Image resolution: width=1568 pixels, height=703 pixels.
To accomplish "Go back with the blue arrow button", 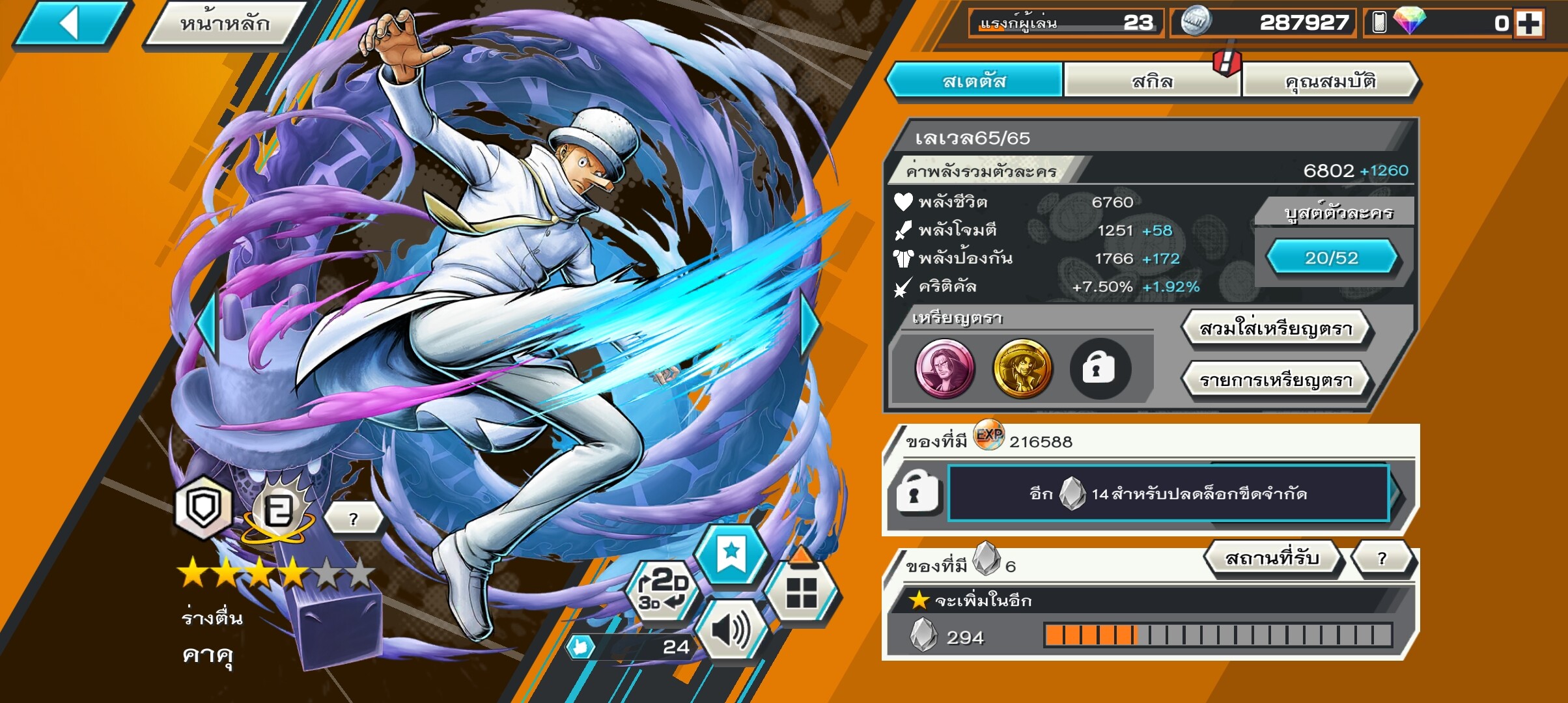I will (x=70, y=24).
